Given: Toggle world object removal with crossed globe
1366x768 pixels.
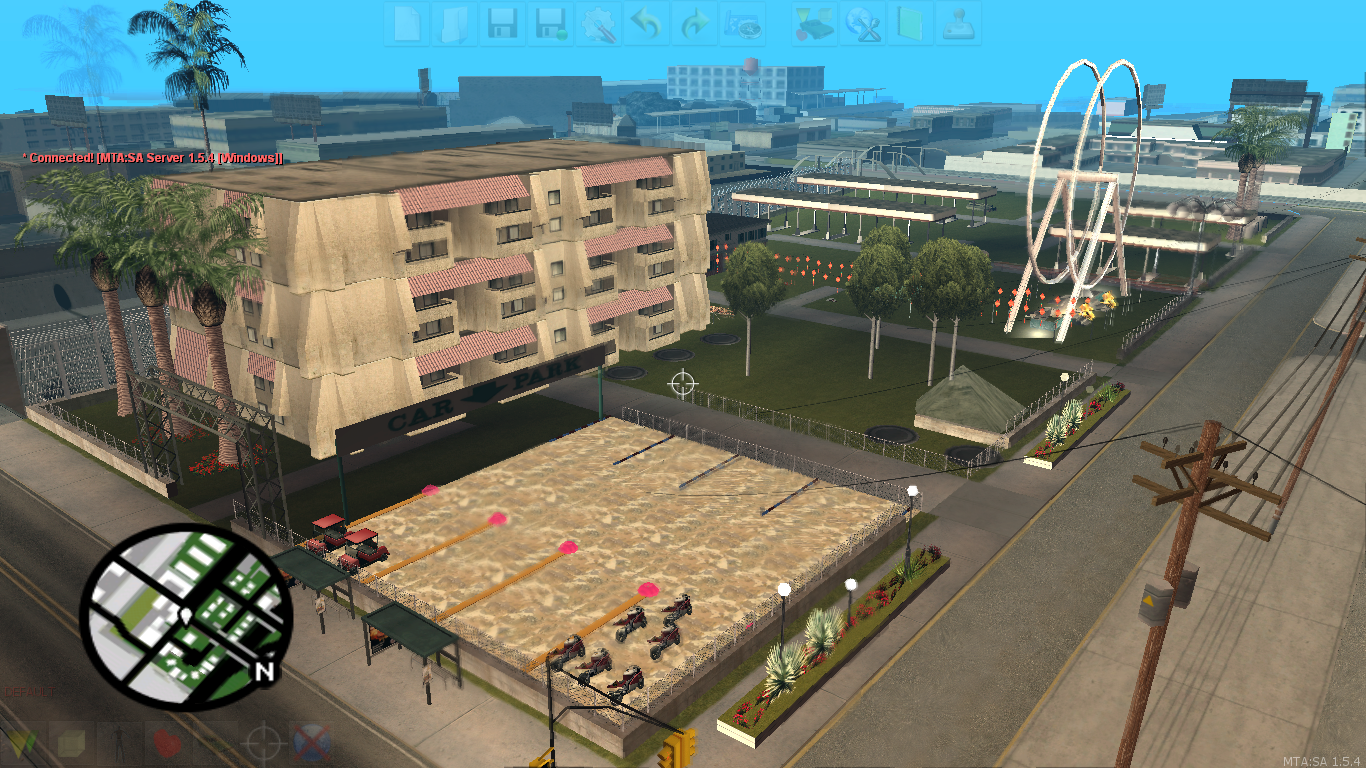Looking at the screenshot, I should tap(310, 744).
